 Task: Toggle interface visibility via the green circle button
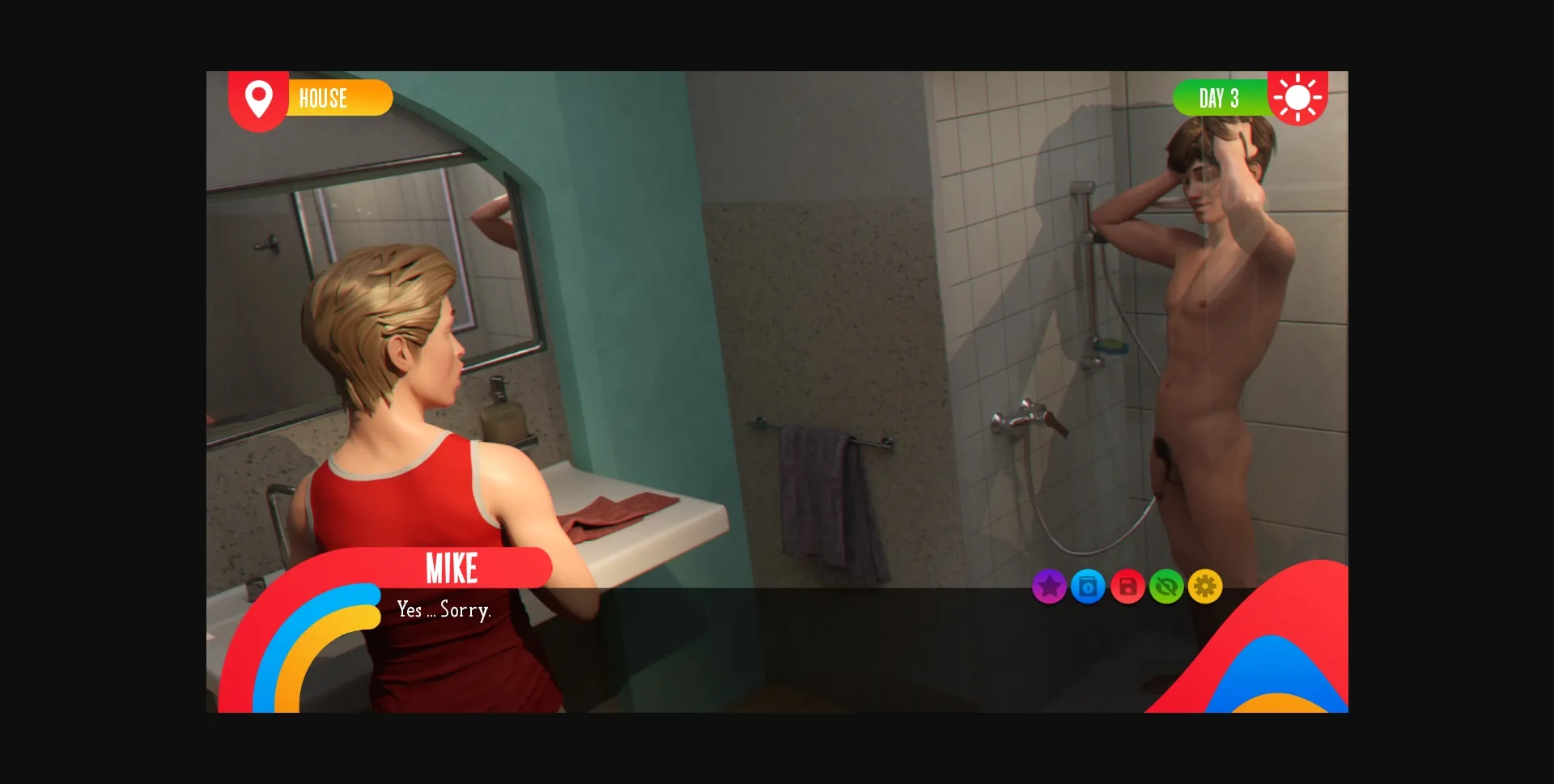1166,587
